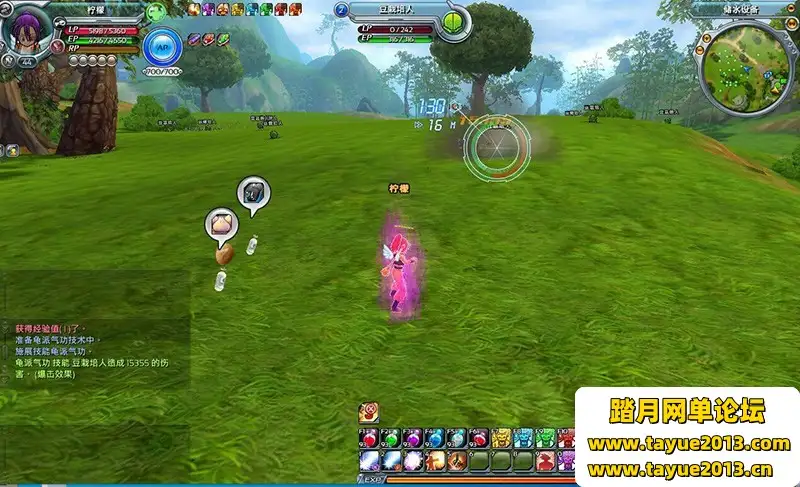Click the player character portrait

[x=27, y=32]
